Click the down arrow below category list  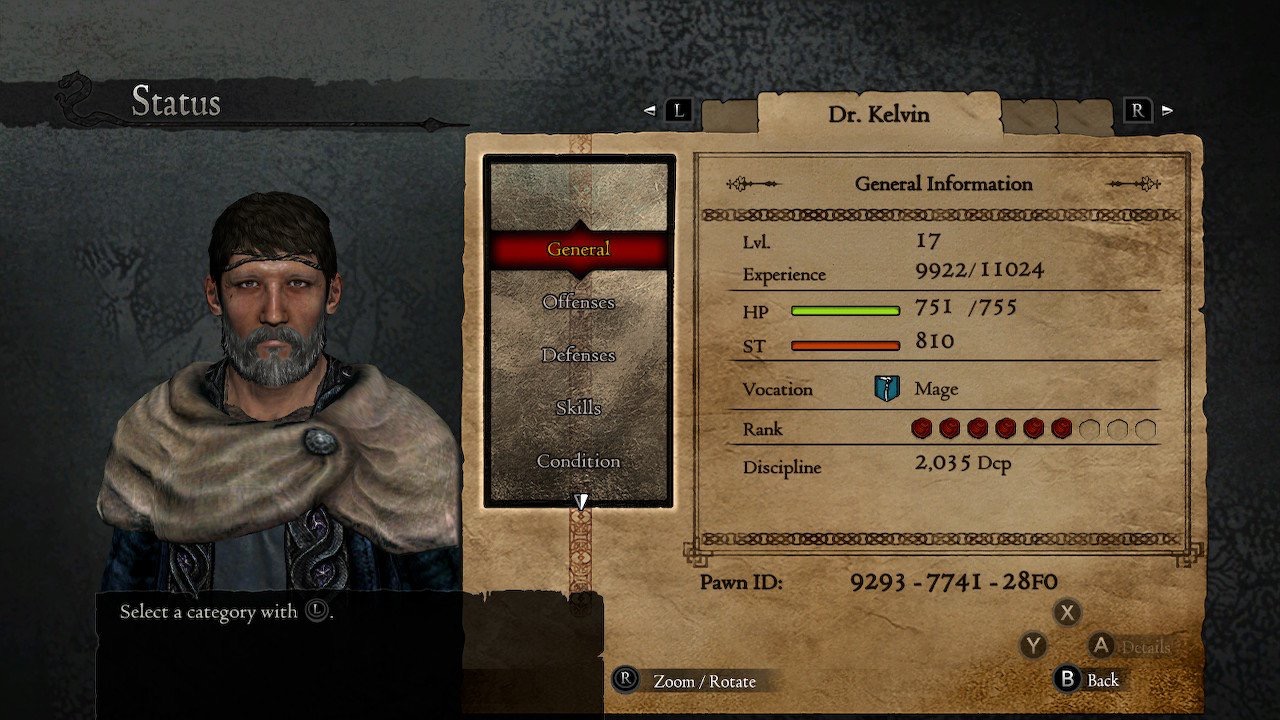coord(580,501)
